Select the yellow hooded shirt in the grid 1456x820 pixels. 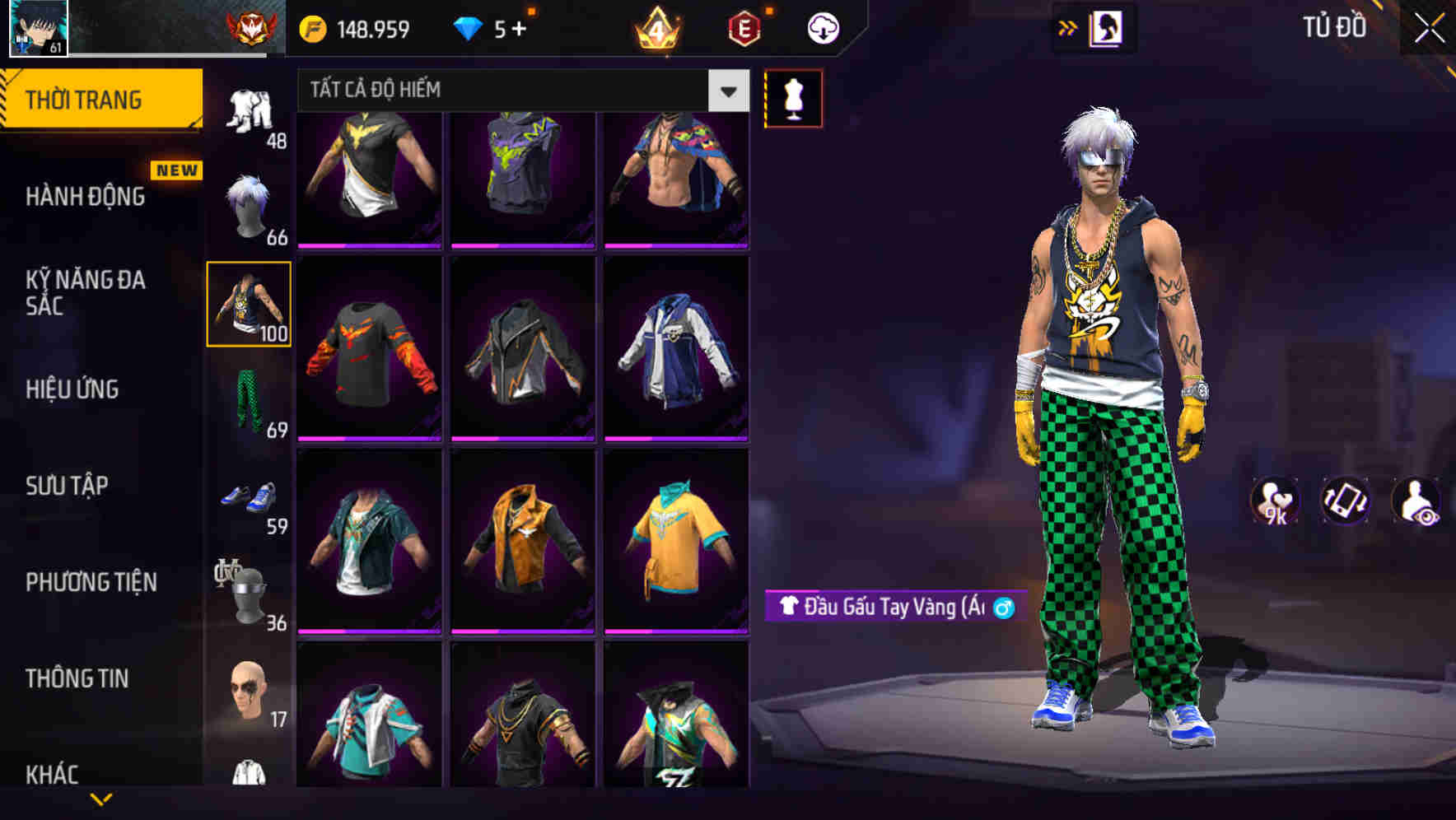(x=677, y=539)
